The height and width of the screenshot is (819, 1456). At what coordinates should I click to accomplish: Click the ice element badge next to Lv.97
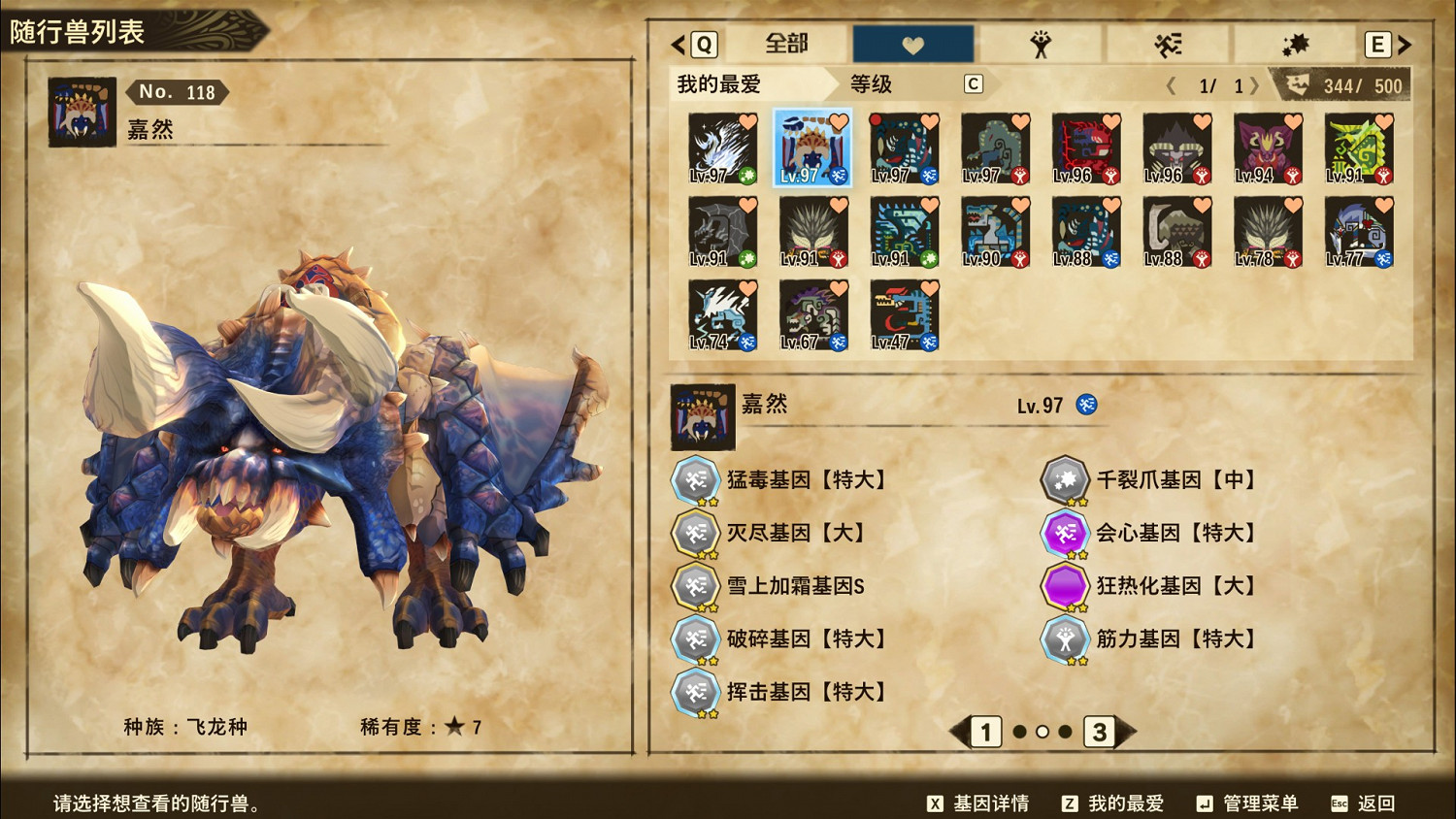[1089, 406]
